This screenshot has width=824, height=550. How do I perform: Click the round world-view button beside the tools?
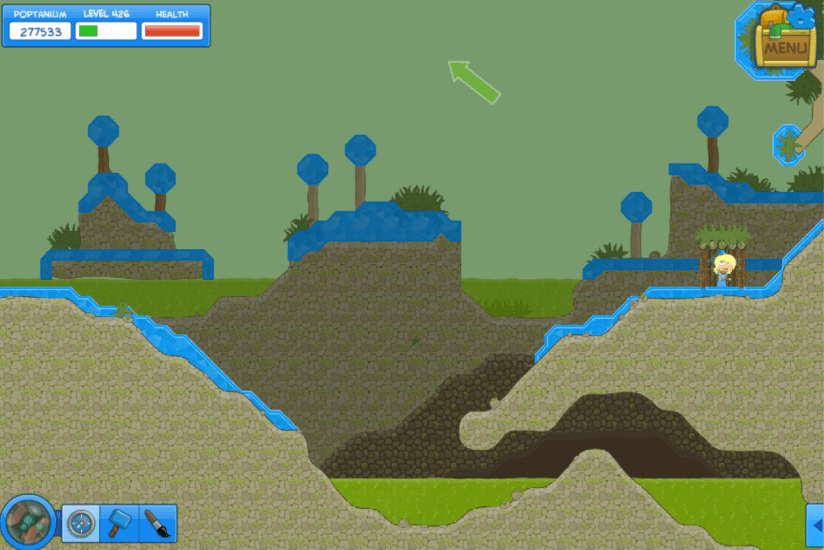click(x=27, y=522)
